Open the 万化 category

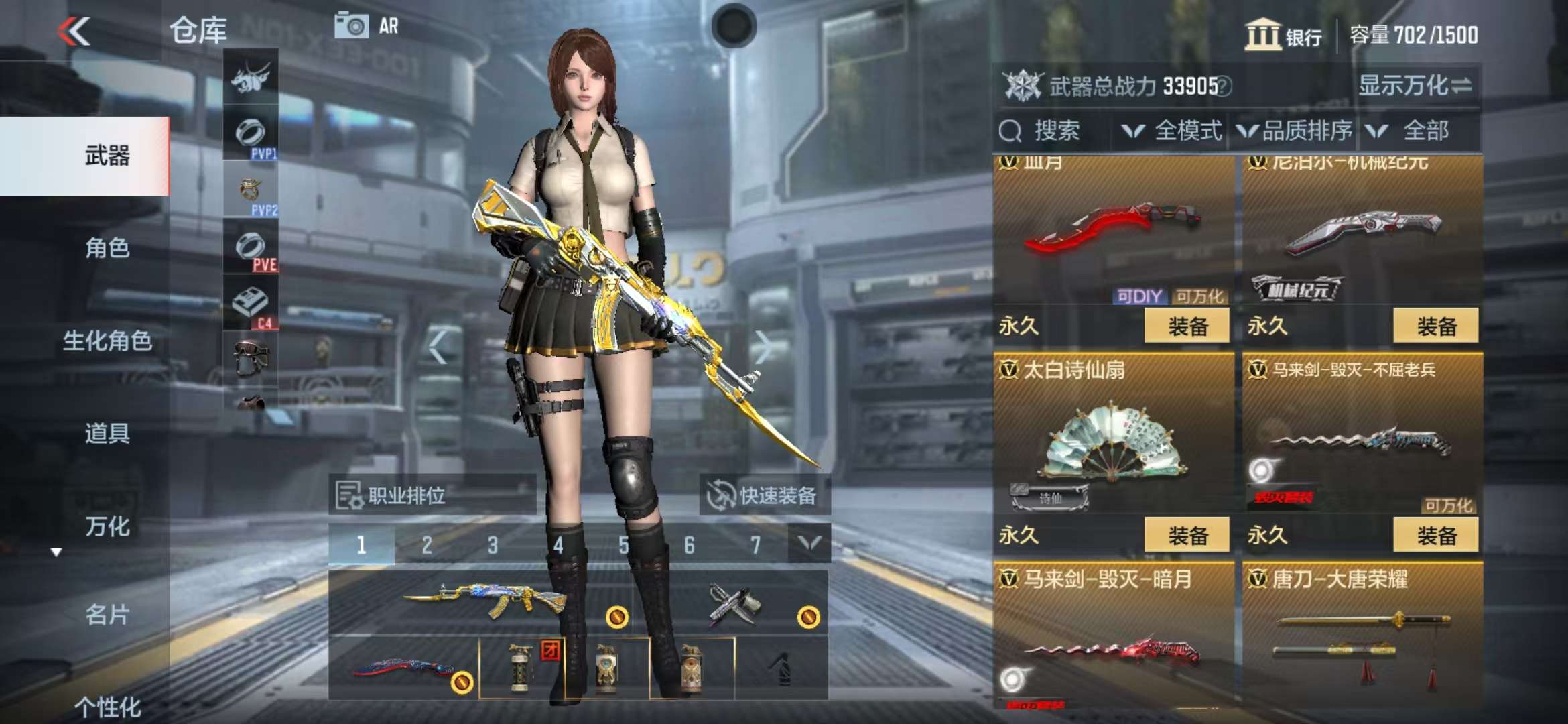tap(107, 526)
